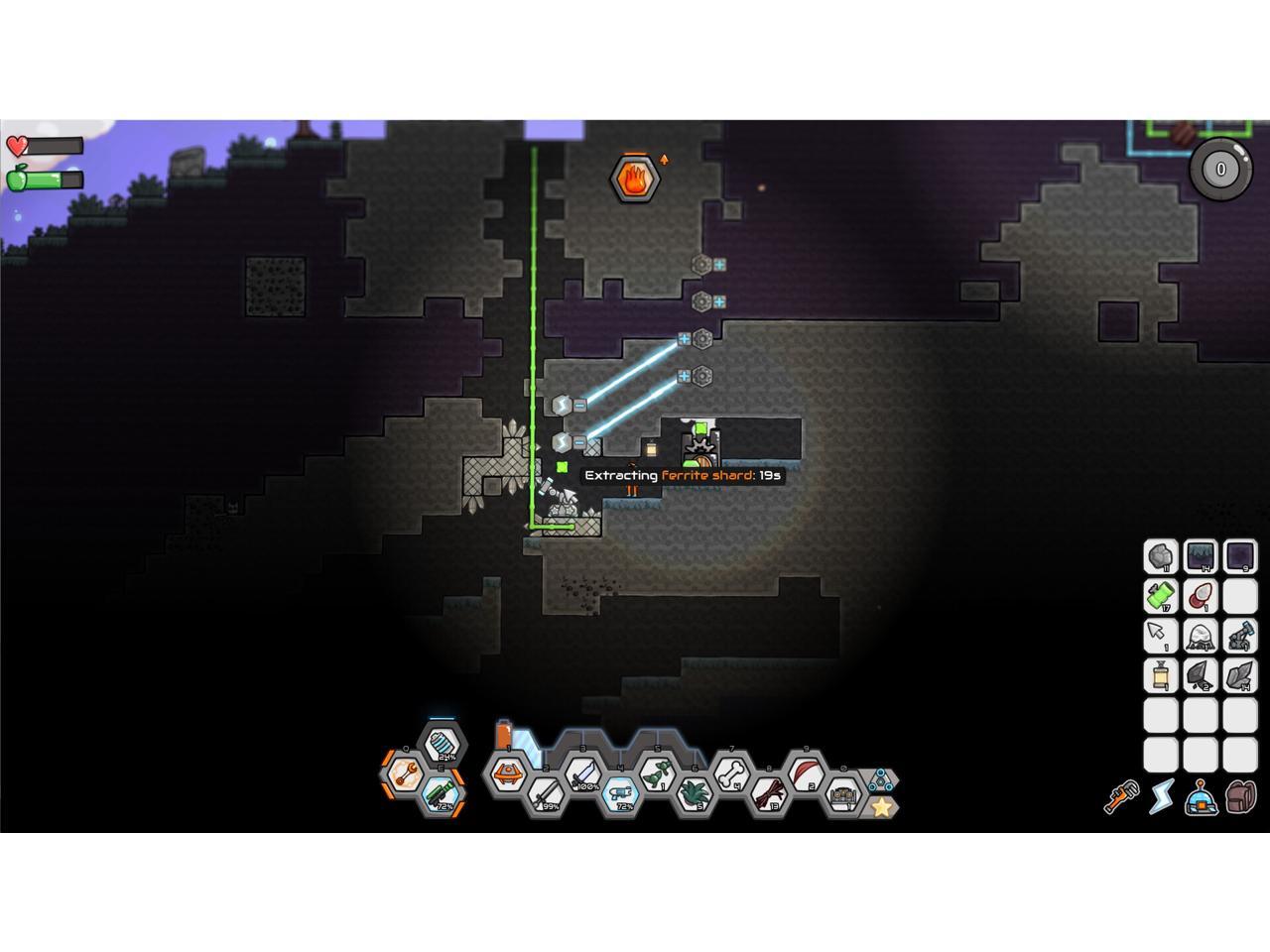This screenshot has height=952, width=1270.
Task: Select the green scanner tool at 72%
Action: coord(442,793)
